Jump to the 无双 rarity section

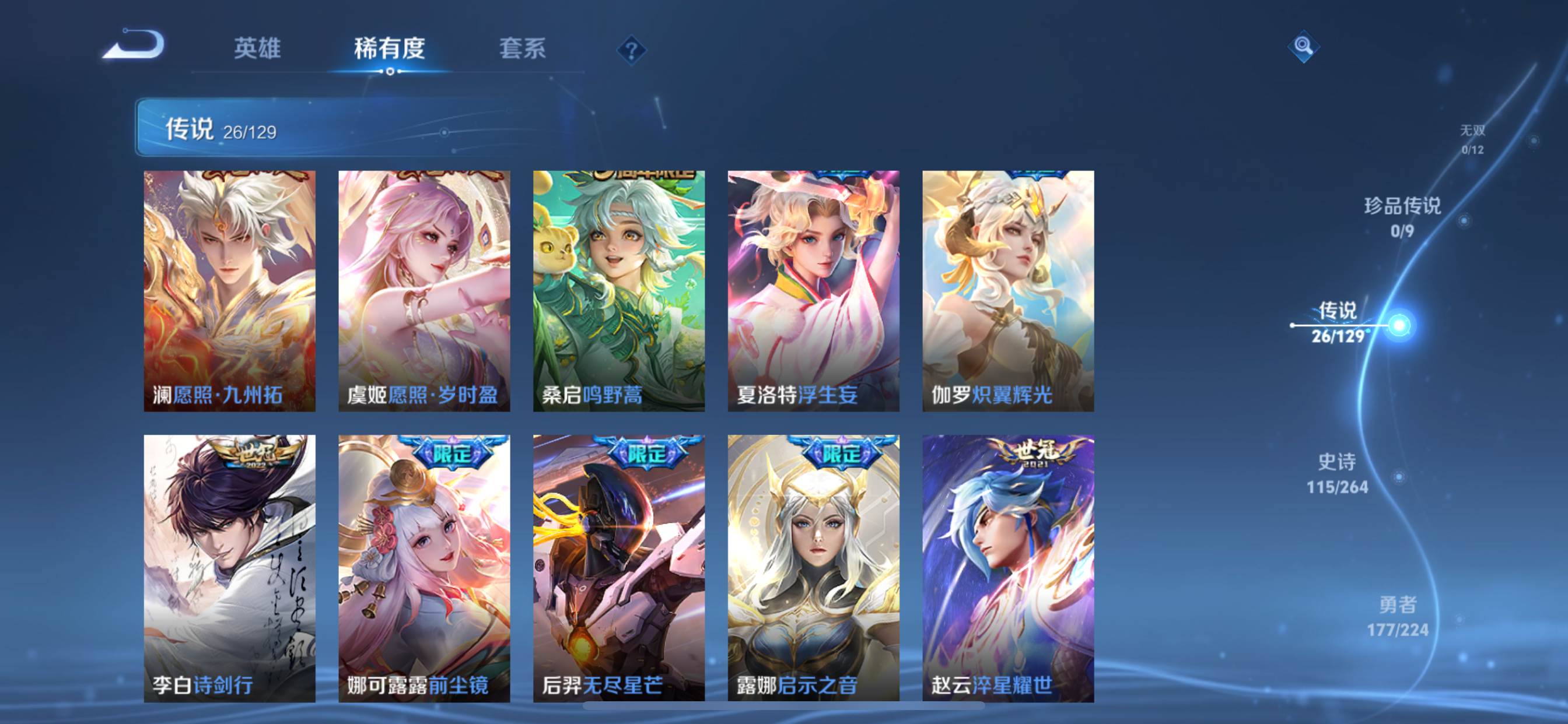[1472, 139]
